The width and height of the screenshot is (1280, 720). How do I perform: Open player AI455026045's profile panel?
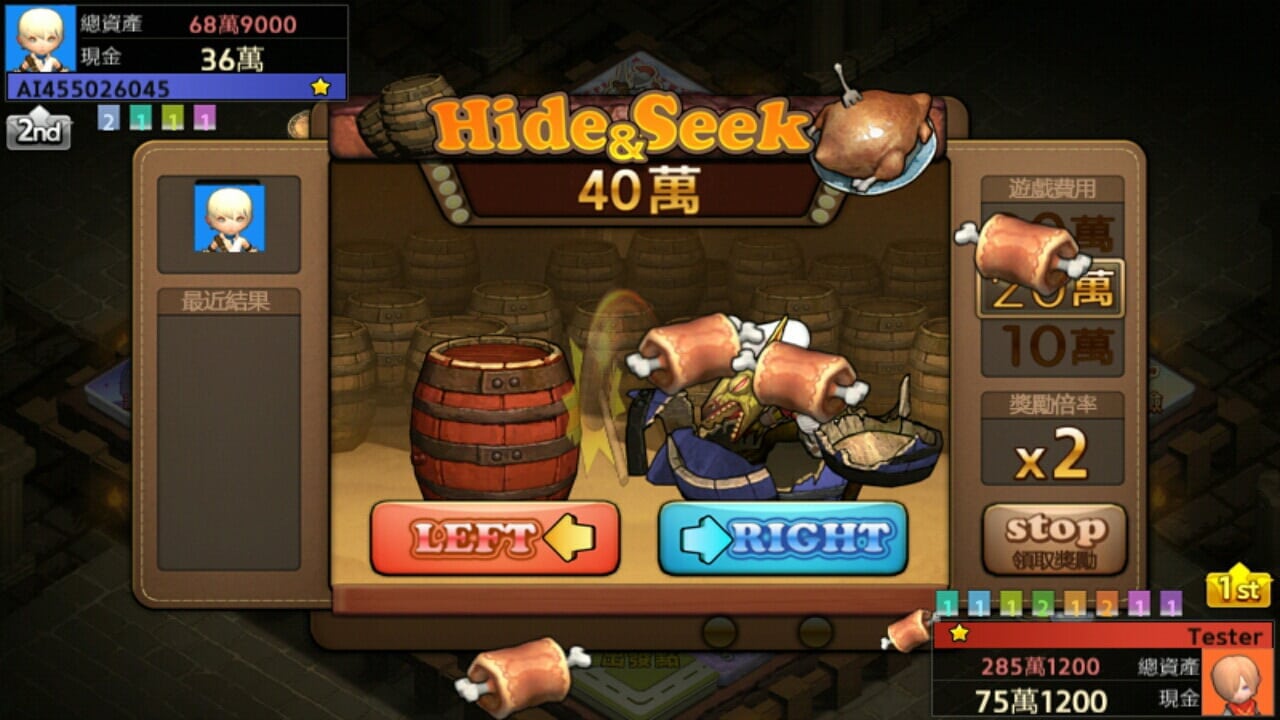[x=176, y=52]
